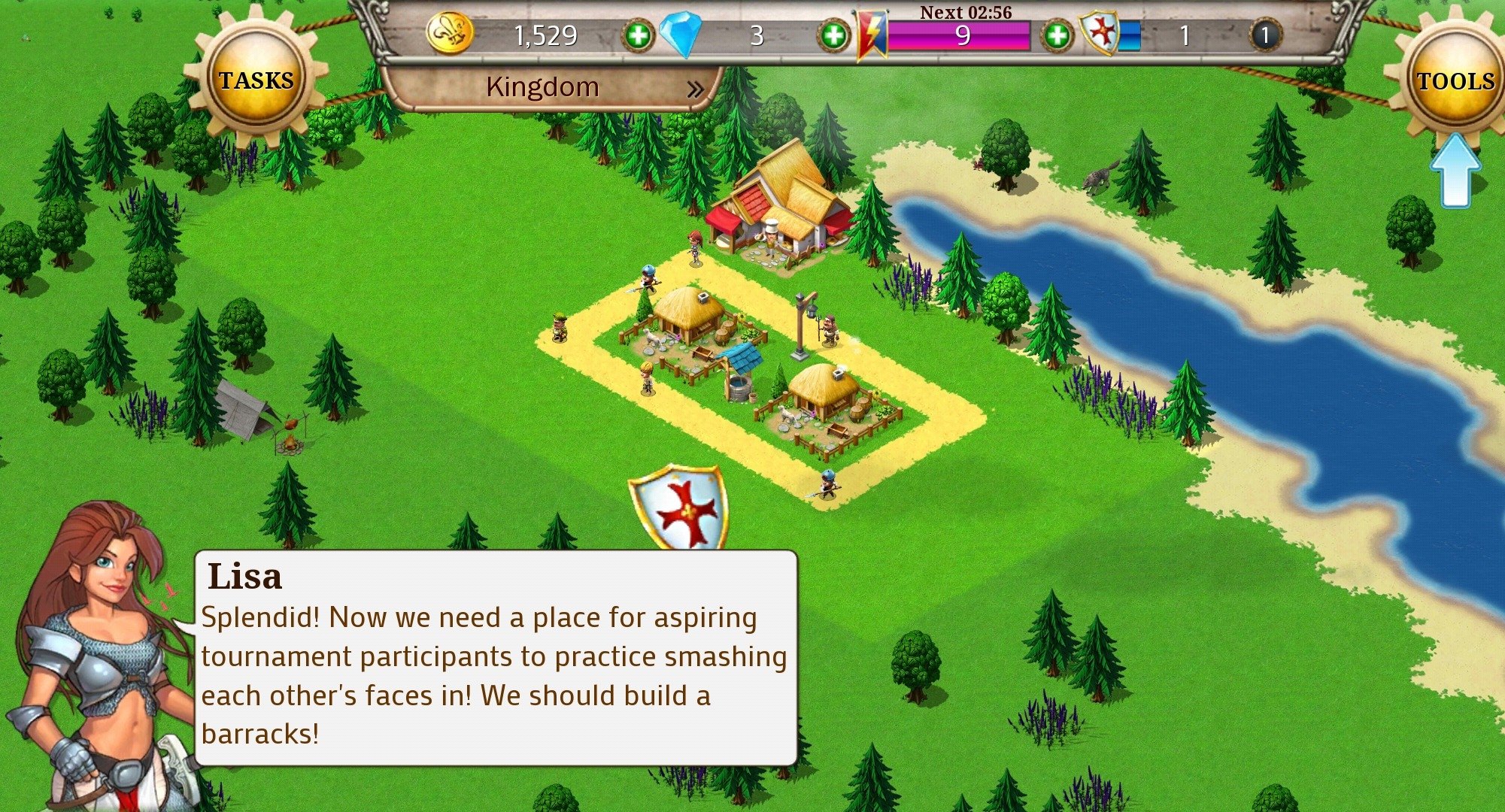Open the Tools gear button

click(x=1455, y=81)
